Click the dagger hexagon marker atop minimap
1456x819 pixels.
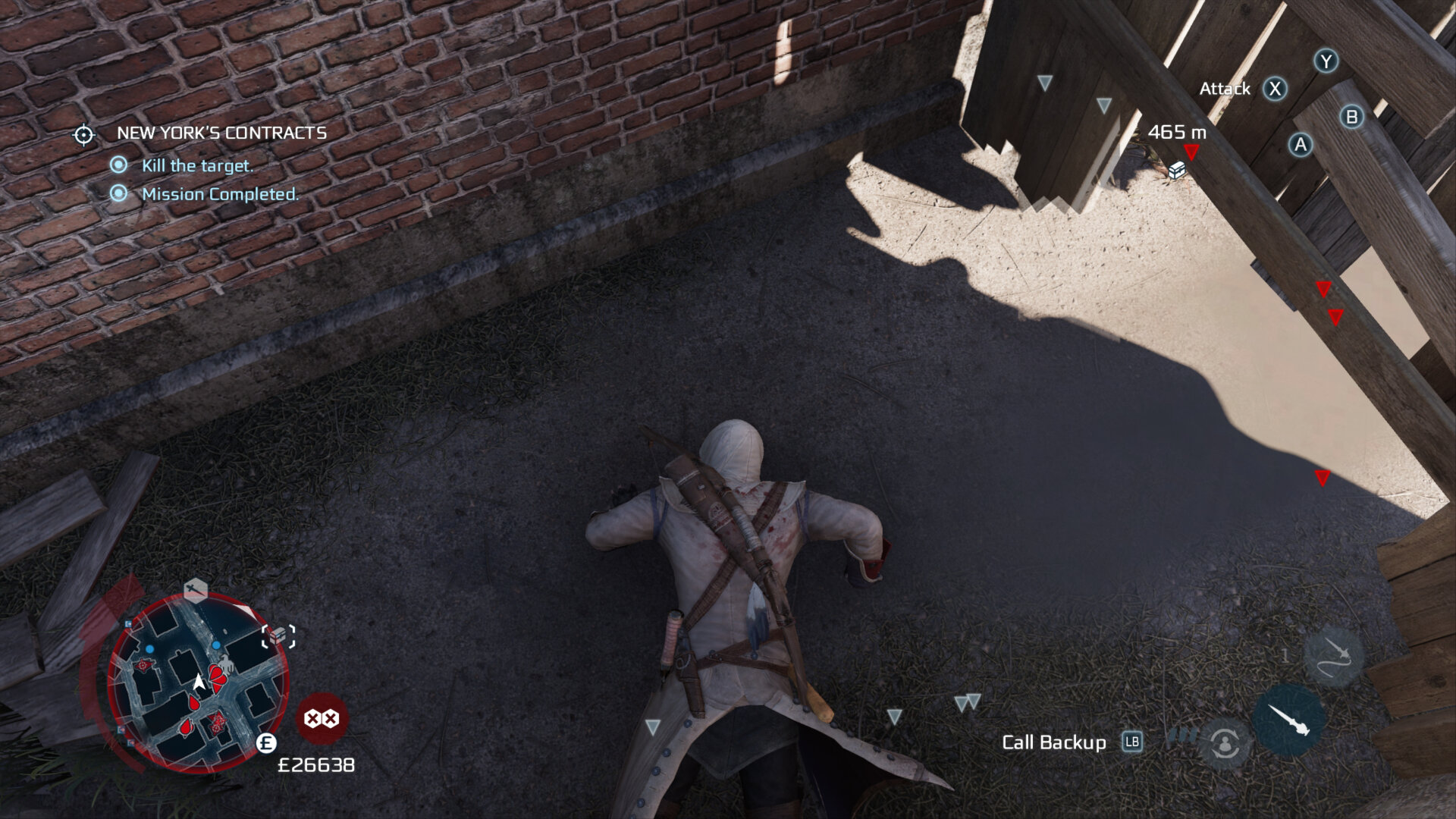pyautogui.click(x=196, y=588)
